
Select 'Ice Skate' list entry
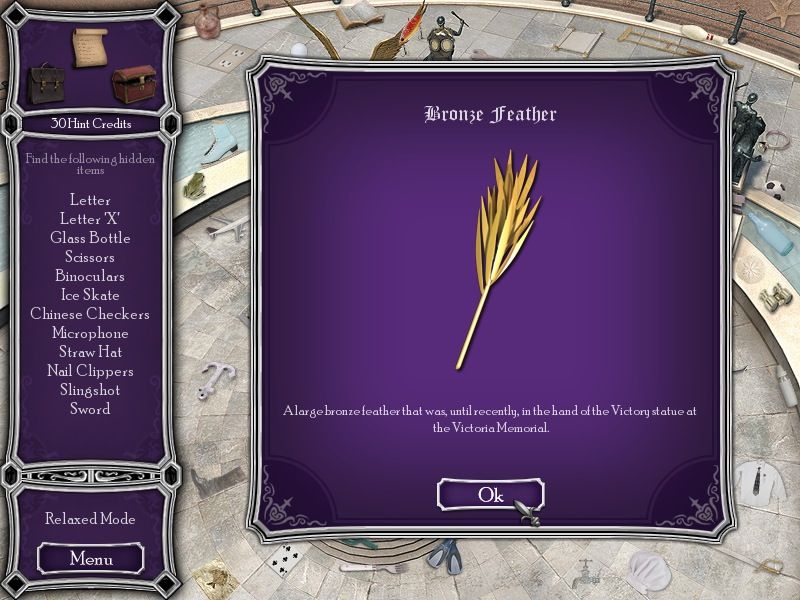[90, 295]
